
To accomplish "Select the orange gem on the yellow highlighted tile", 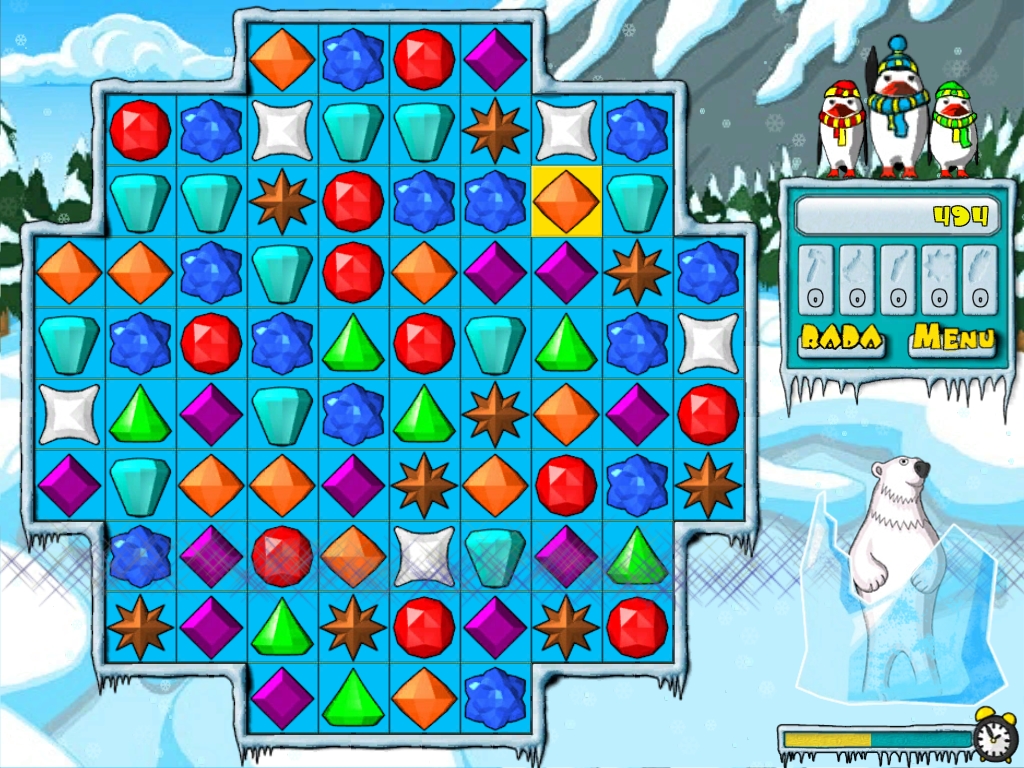I will [x=567, y=201].
